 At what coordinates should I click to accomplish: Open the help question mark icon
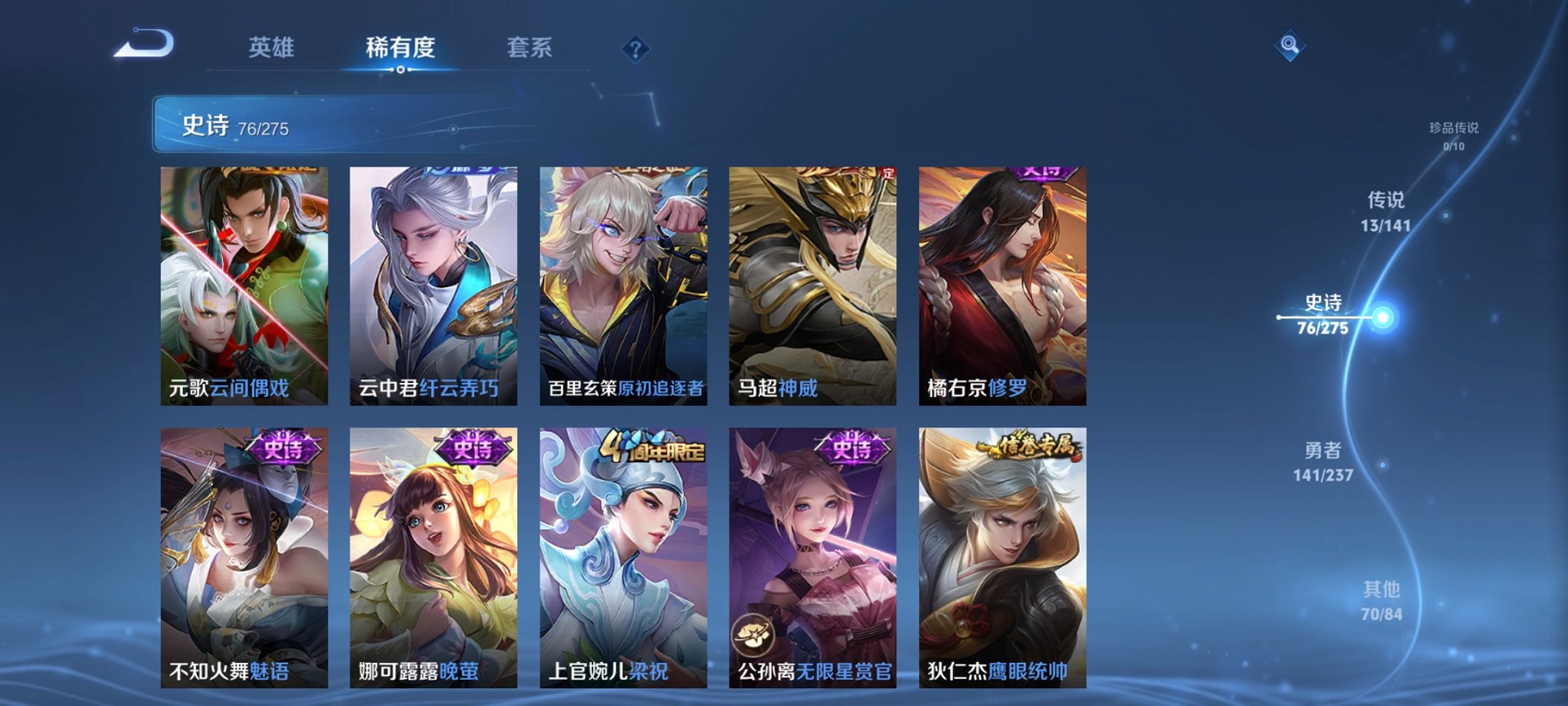[x=634, y=49]
